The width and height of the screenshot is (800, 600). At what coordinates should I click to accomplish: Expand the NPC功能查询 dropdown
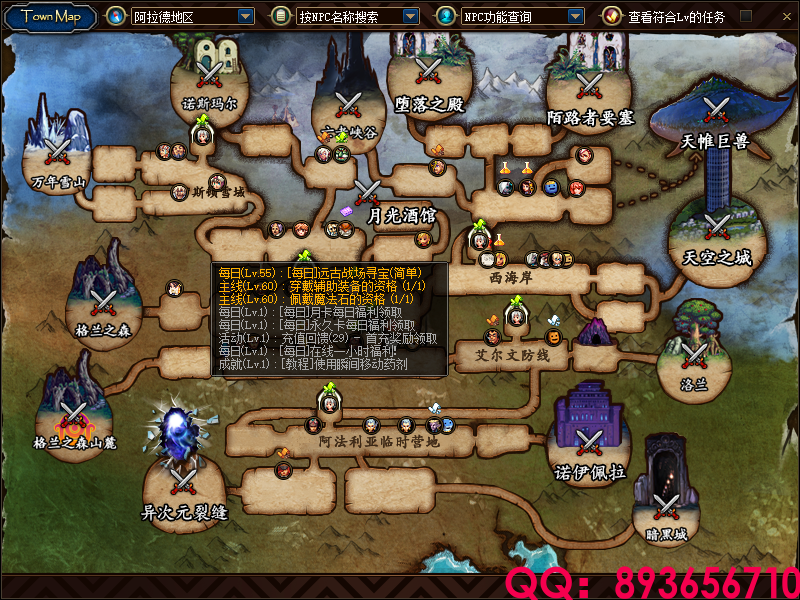(x=575, y=16)
